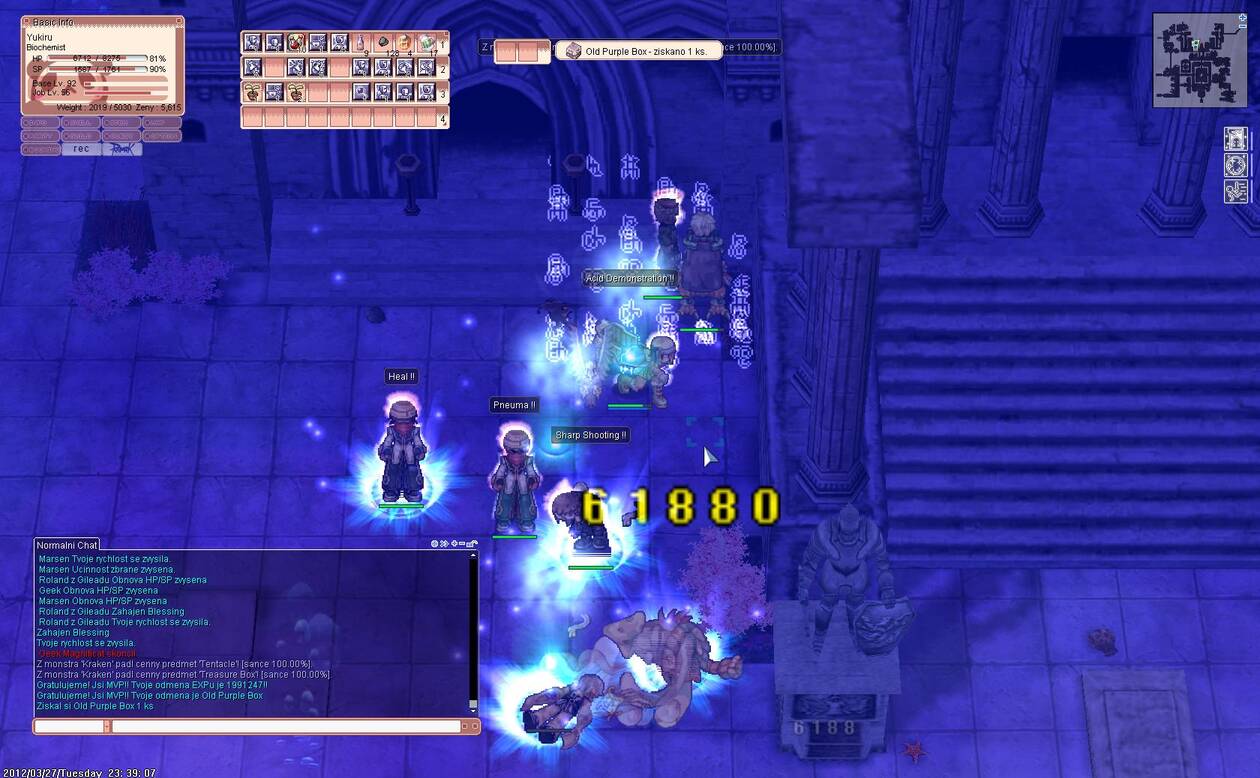
Task: Click the whisper recipient name field
Action: pyautogui.click(x=70, y=727)
